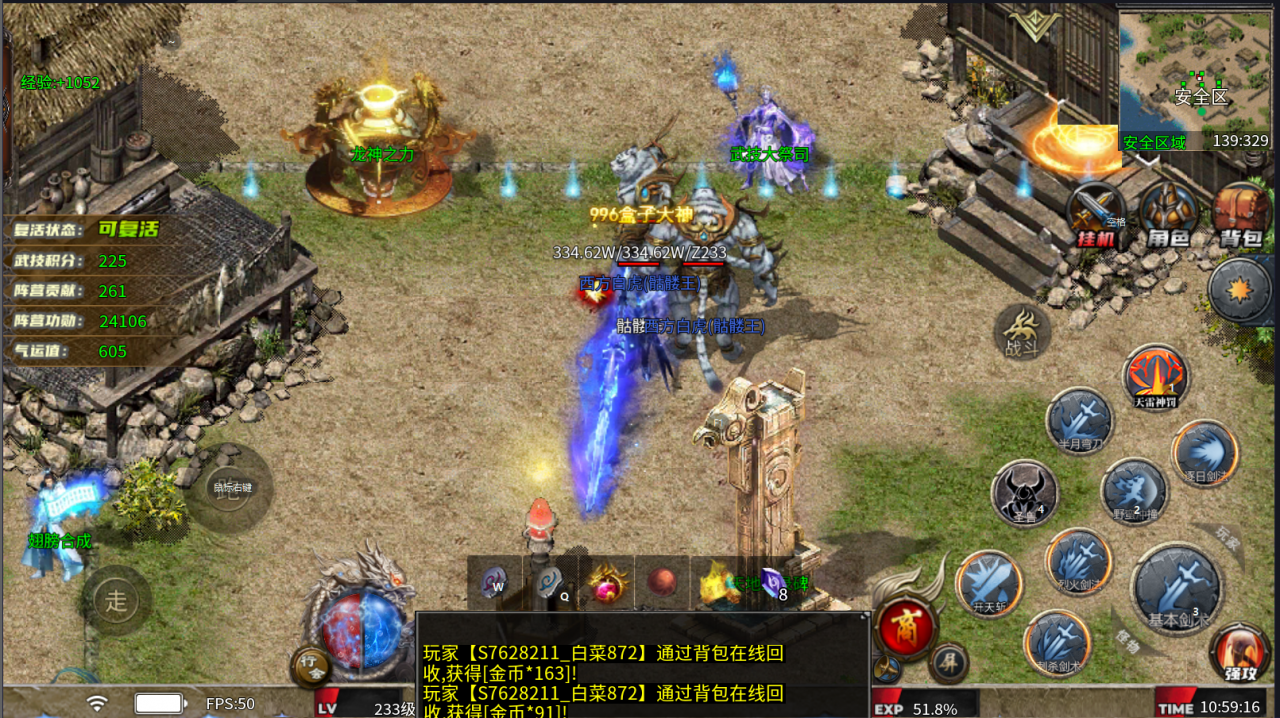
Task: Use the purple crystal item with count 8
Action: 773,583
